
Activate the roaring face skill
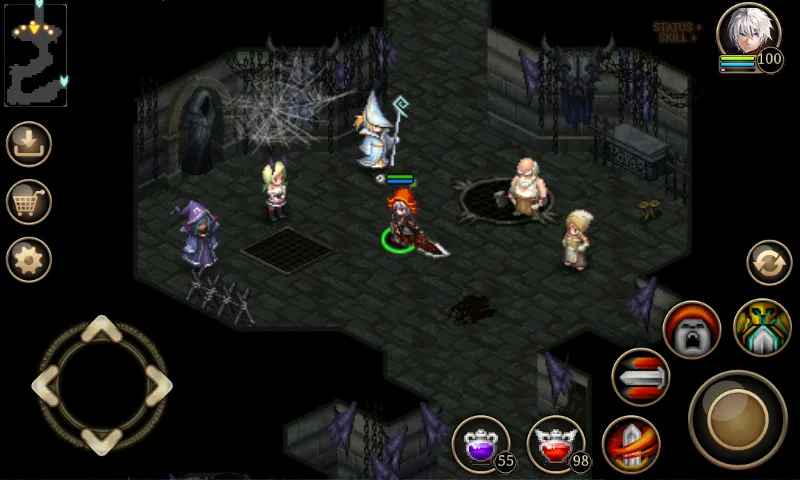pos(692,330)
